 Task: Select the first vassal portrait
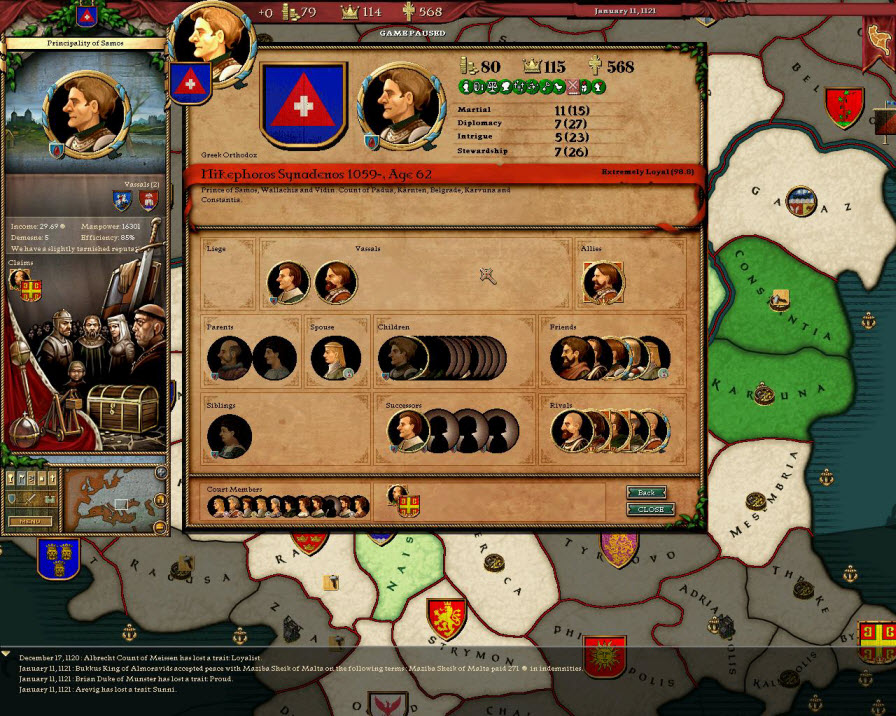pos(288,283)
